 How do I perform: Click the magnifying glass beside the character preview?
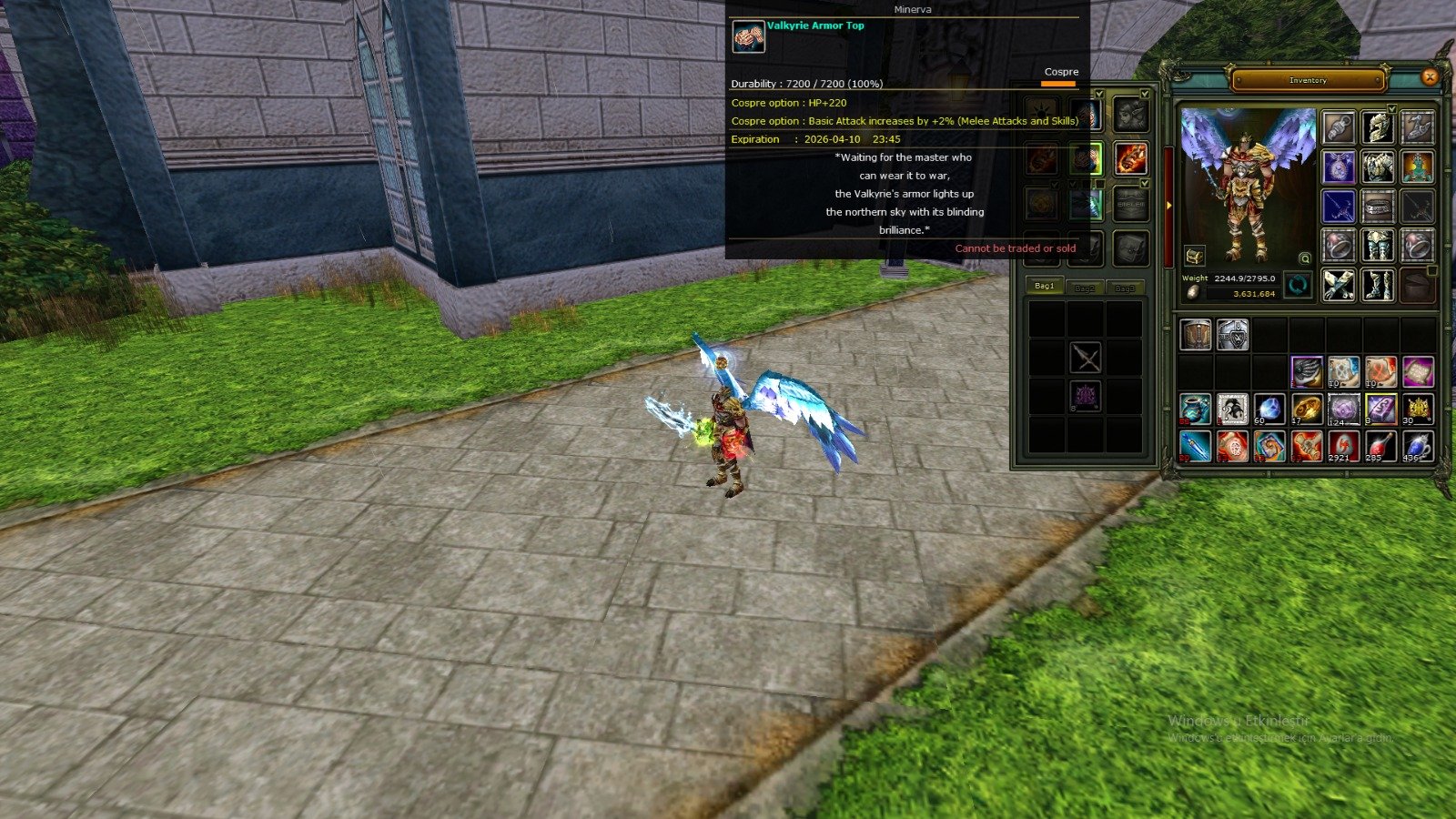coord(1305,258)
